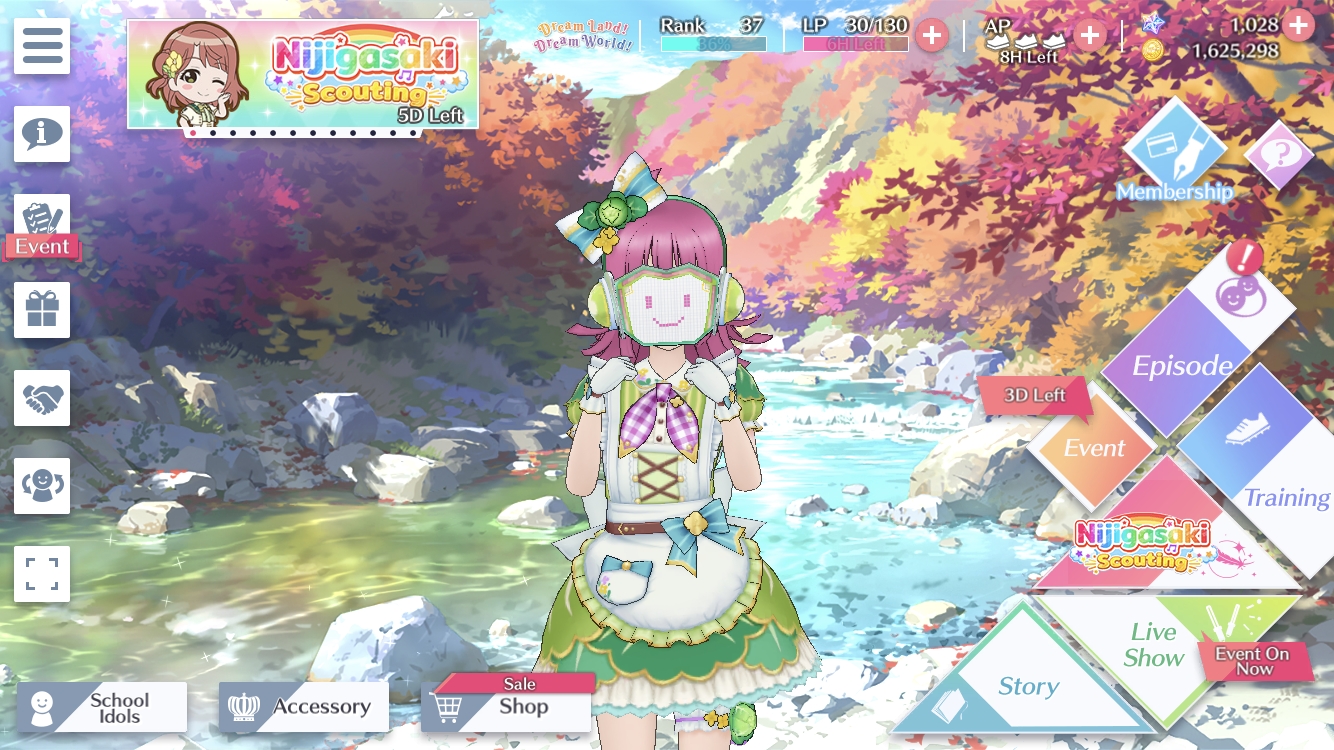Open the gift box presents
The height and width of the screenshot is (750, 1334).
42,310
